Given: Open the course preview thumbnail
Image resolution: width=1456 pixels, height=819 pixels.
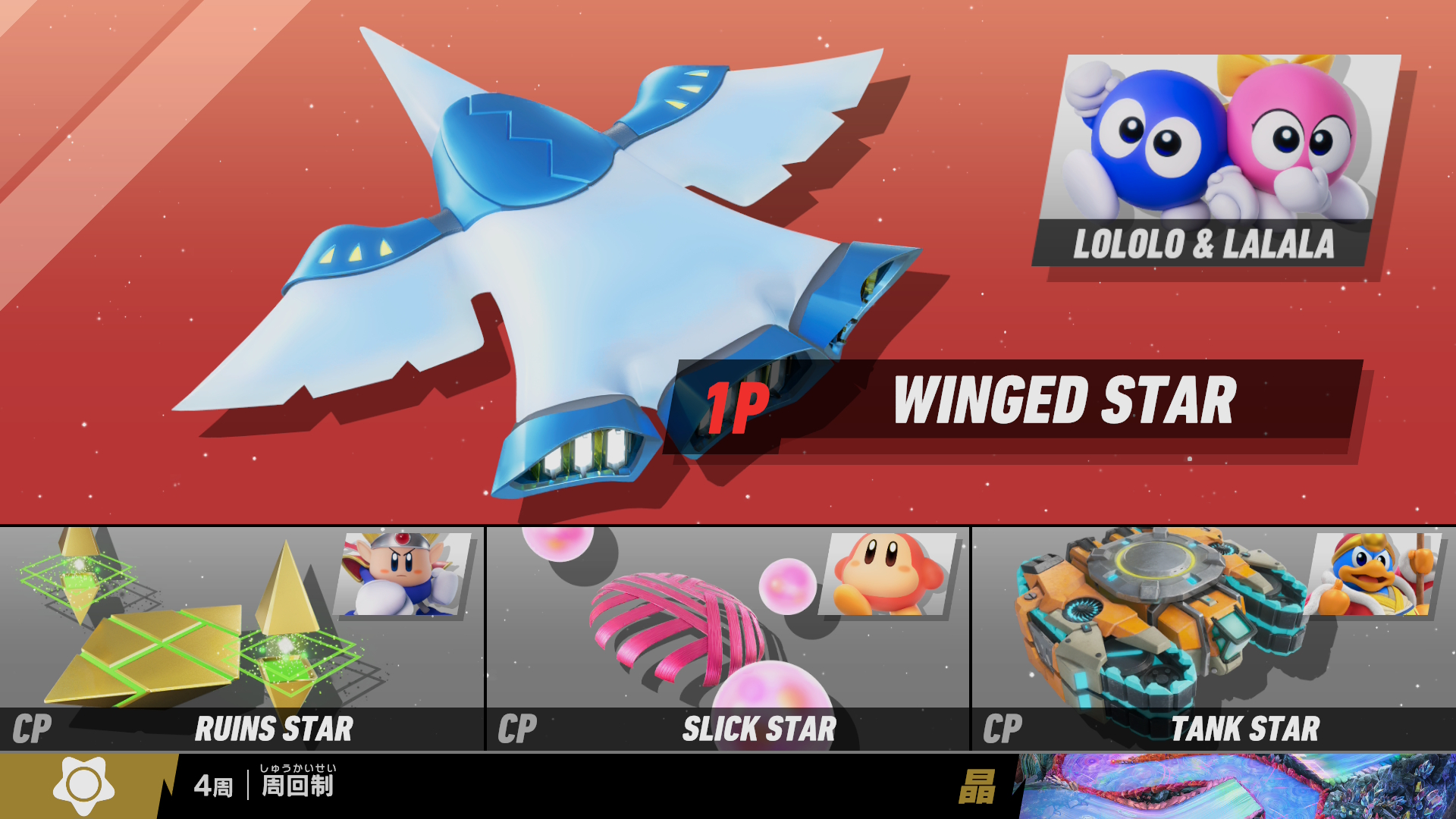Looking at the screenshot, I should pos(1236,786).
